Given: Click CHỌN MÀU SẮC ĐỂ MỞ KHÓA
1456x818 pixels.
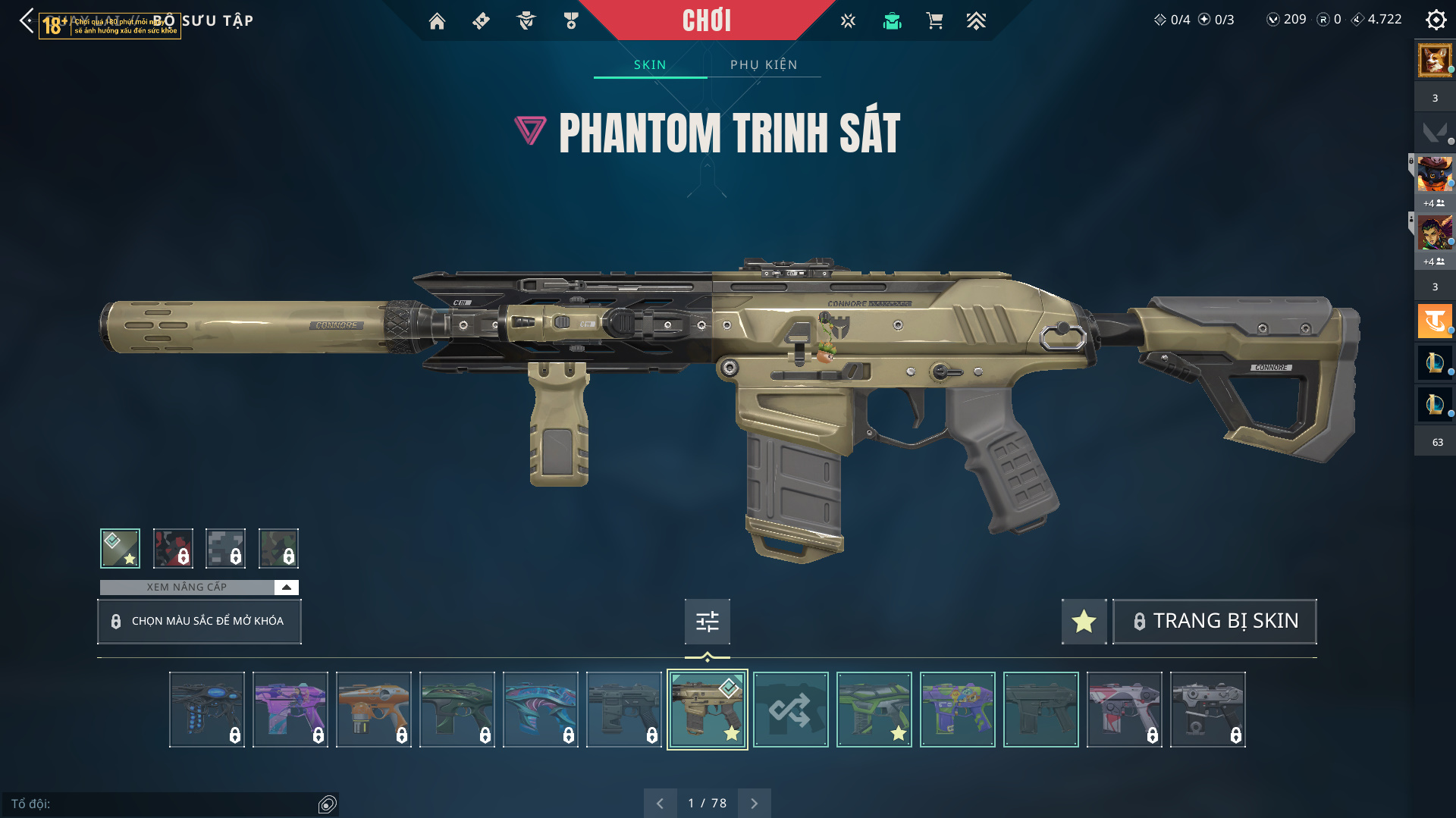Looking at the screenshot, I should click(x=199, y=621).
